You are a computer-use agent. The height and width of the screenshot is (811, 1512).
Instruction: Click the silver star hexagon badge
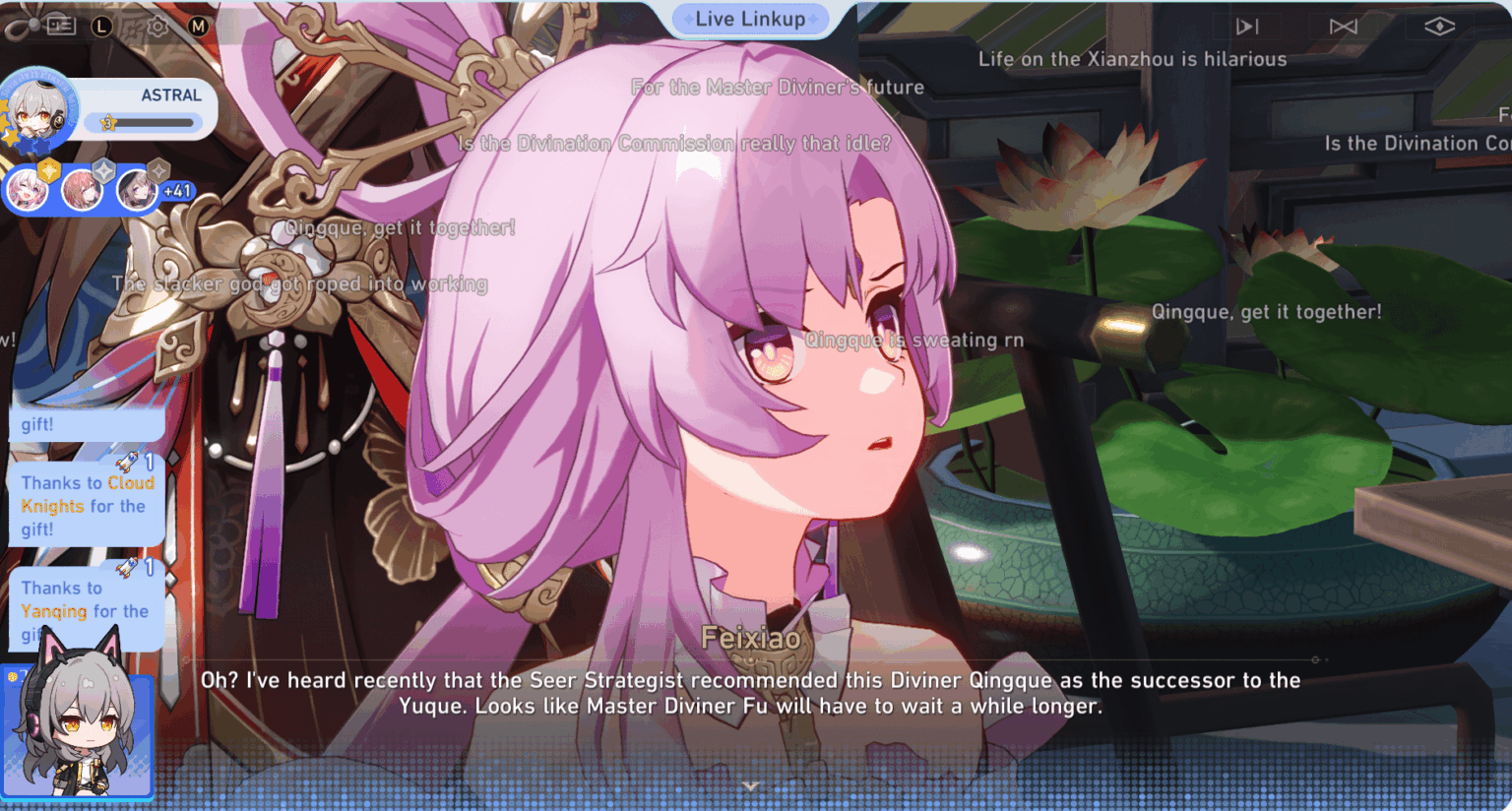click(103, 169)
